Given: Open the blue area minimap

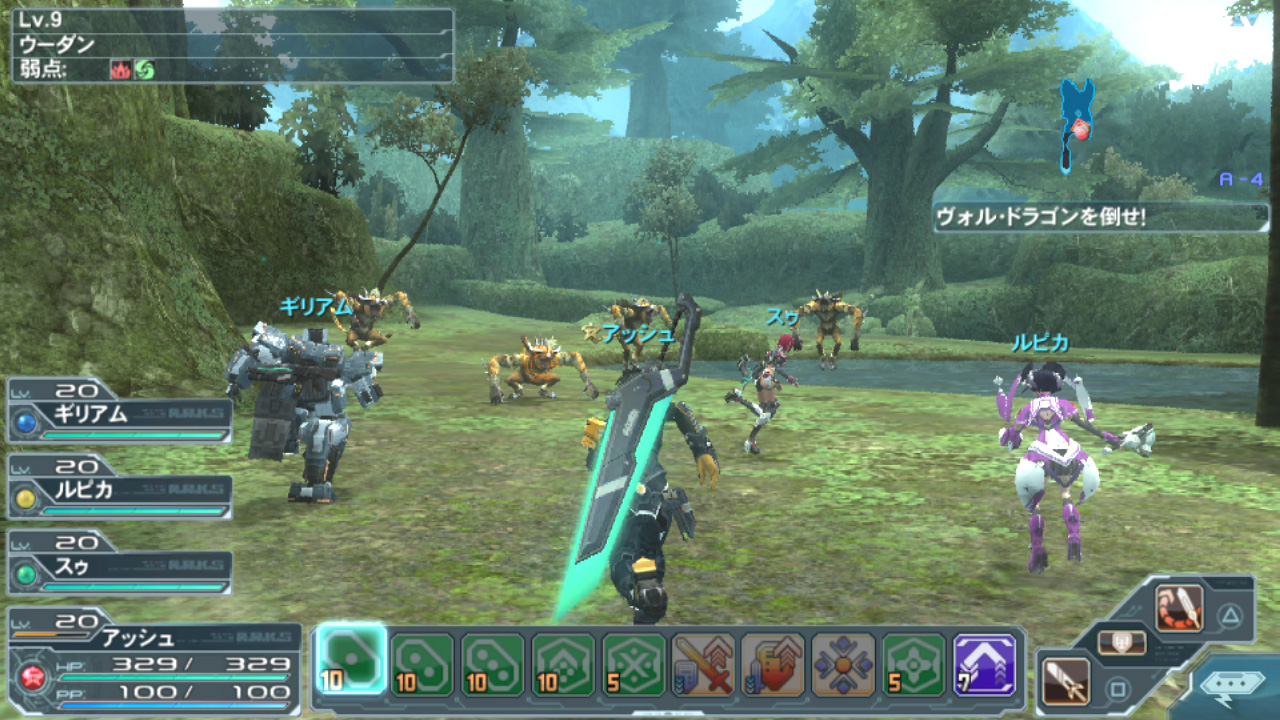Looking at the screenshot, I should pyautogui.click(x=1077, y=125).
